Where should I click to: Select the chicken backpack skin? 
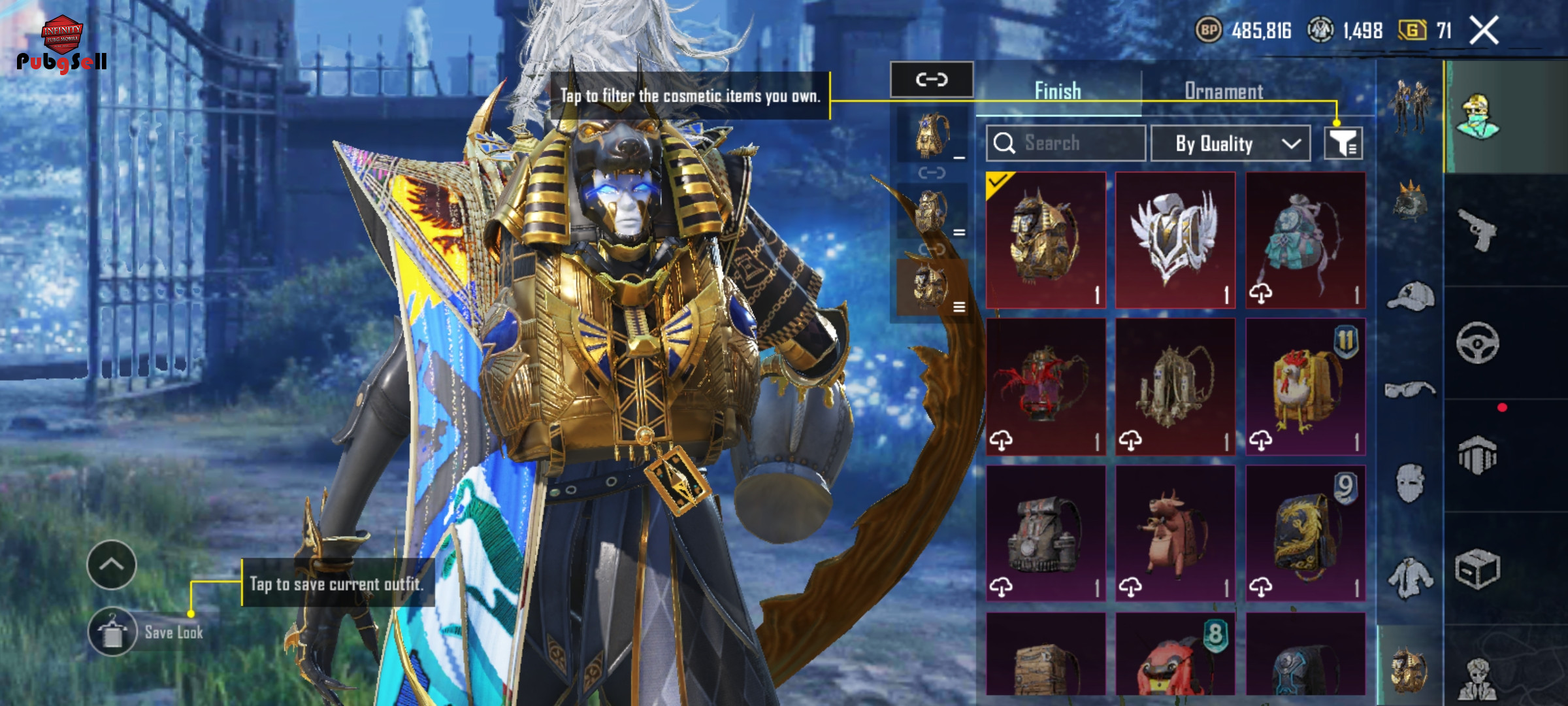click(1305, 387)
